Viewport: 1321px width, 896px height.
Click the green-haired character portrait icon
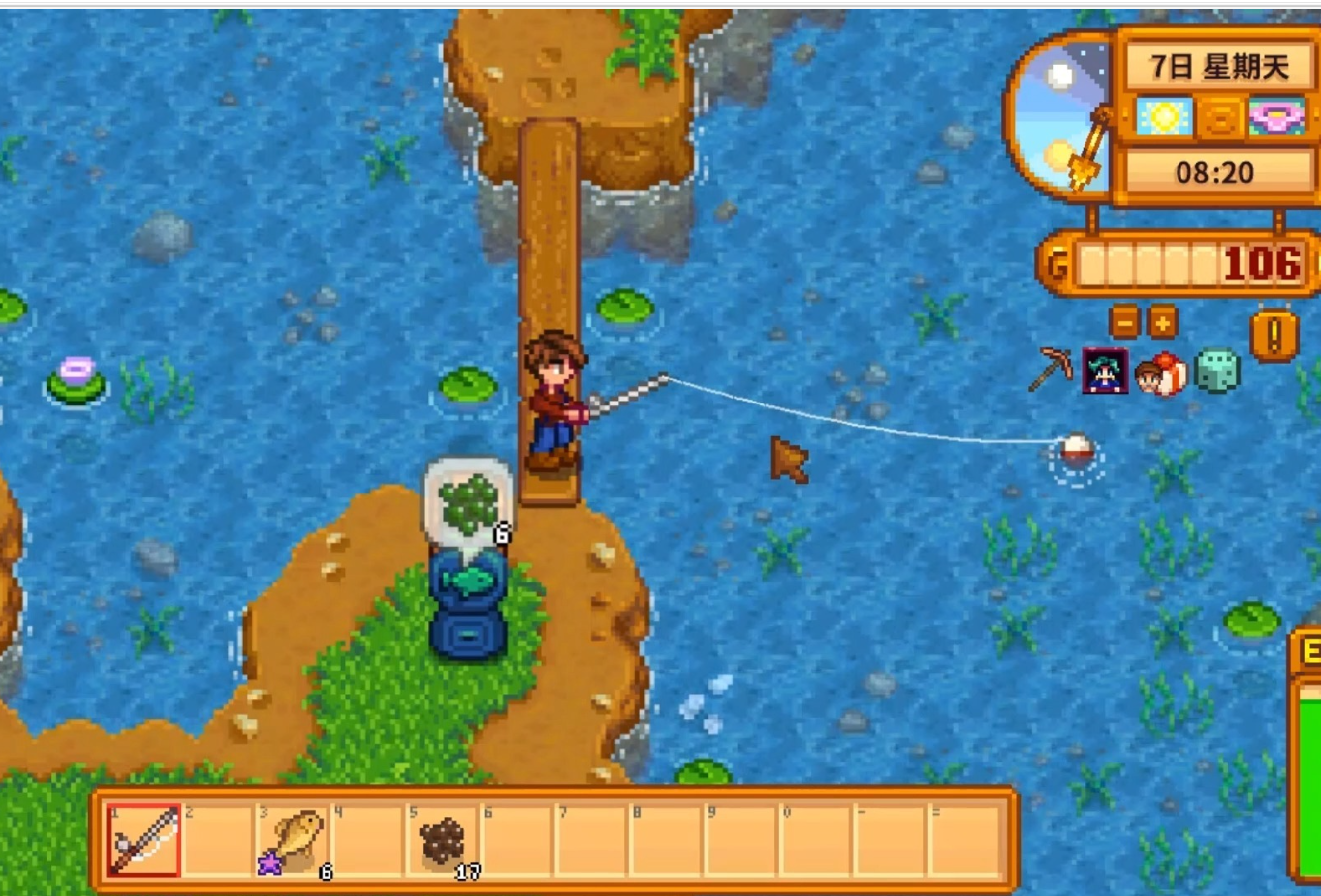coord(1104,371)
